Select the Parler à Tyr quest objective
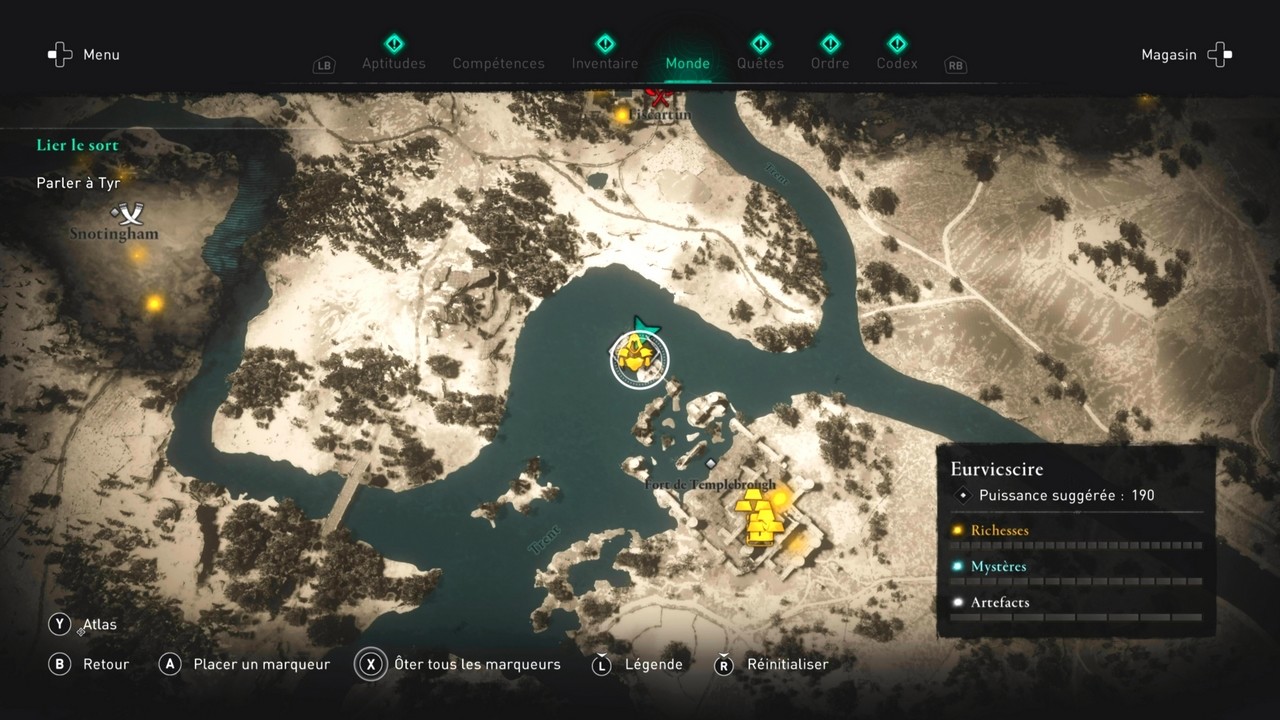1280x720 pixels. pos(77,183)
